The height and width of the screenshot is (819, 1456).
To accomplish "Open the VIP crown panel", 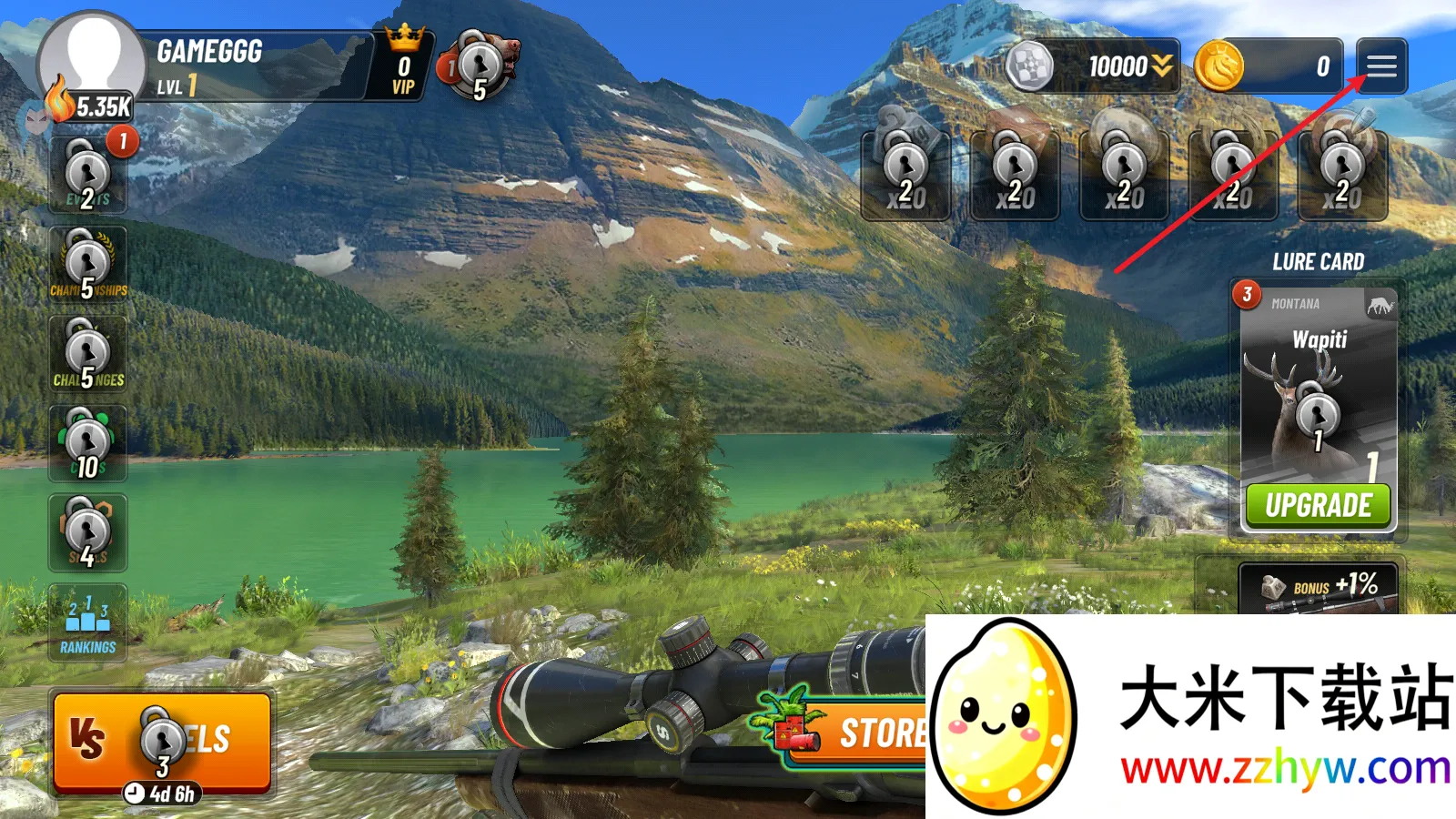I will pos(403,66).
